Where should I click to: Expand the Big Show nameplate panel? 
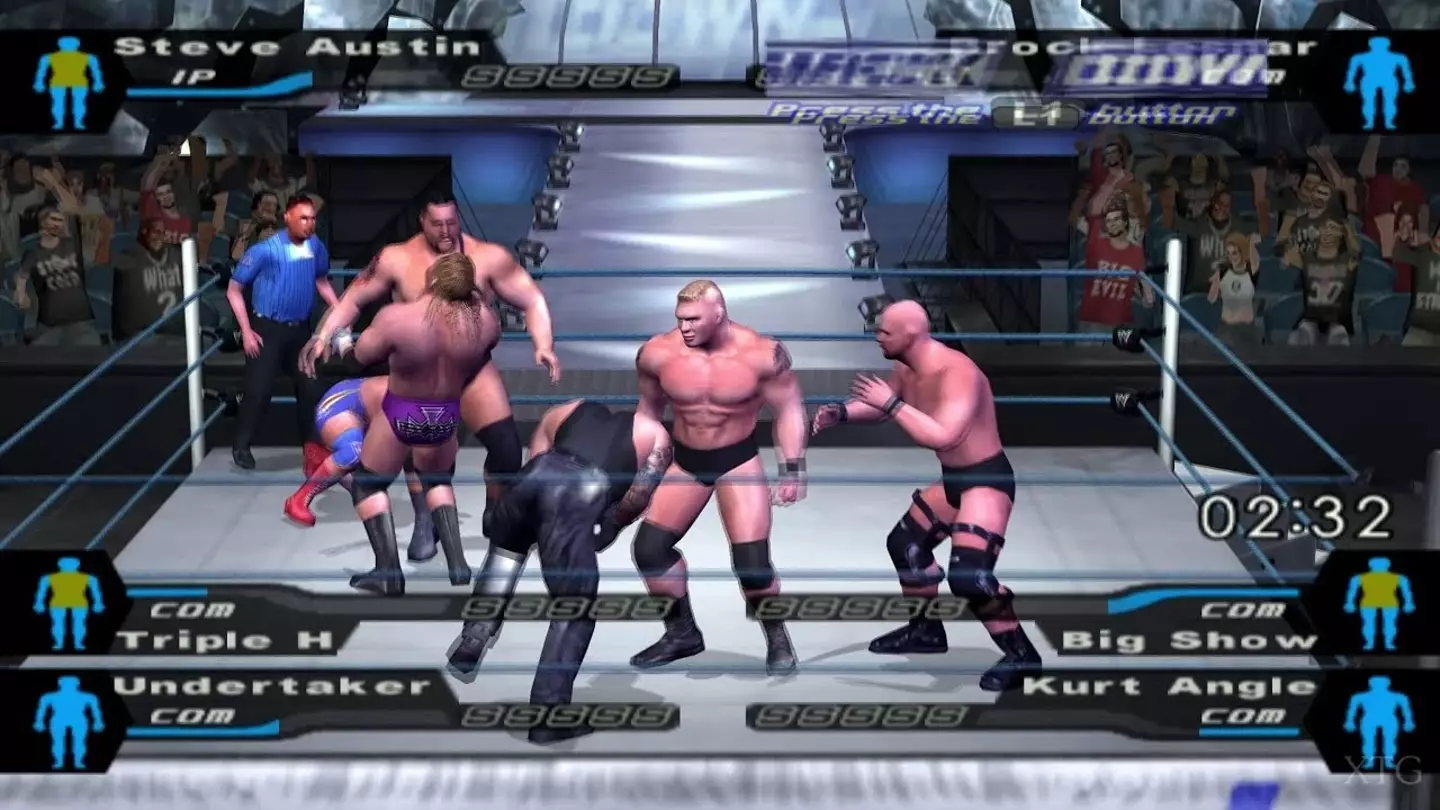coord(1190,638)
